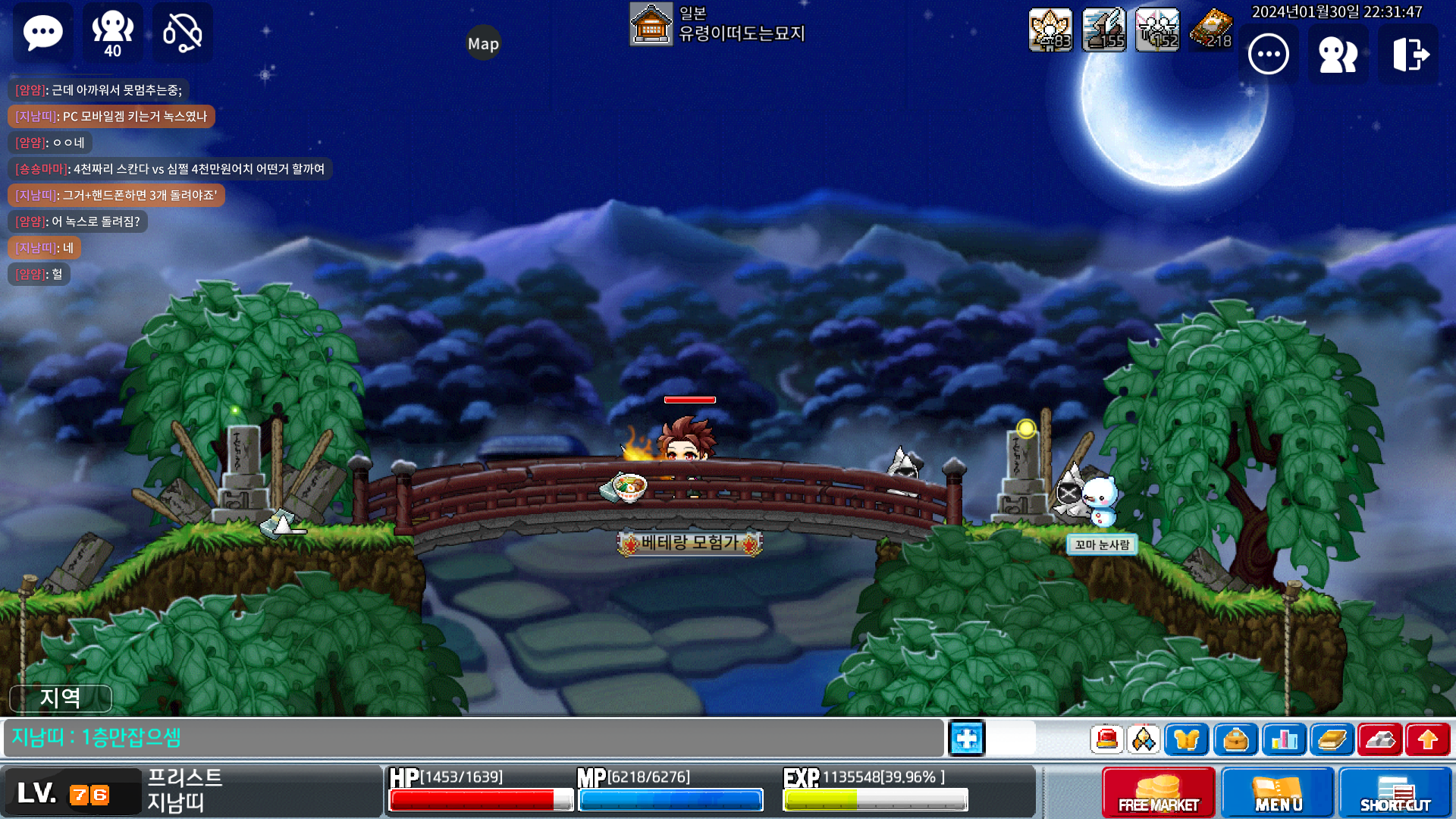Click the winged boots haste buff icon
Image resolution: width=1456 pixels, height=819 pixels.
coord(1104,30)
